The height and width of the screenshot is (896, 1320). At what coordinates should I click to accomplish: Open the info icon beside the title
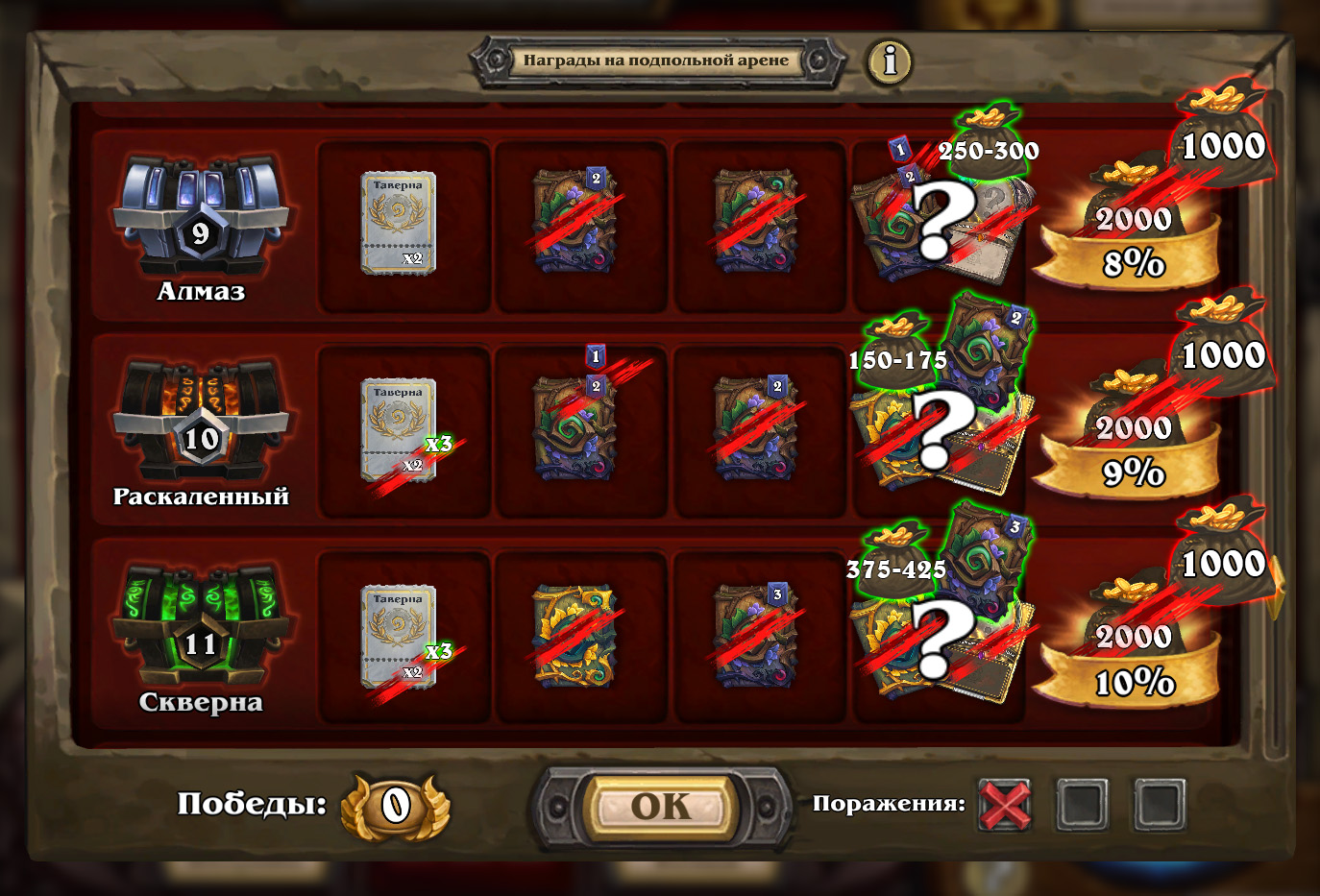tap(890, 61)
